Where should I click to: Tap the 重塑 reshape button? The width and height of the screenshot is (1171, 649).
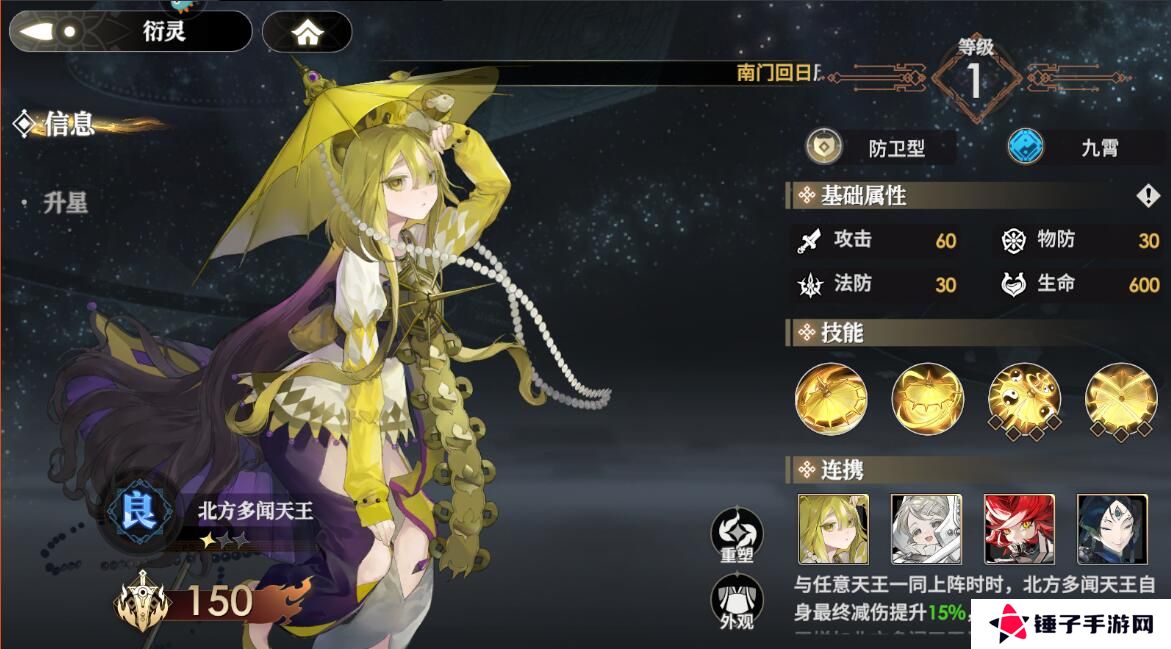pyautogui.click(x=736, y=536)
